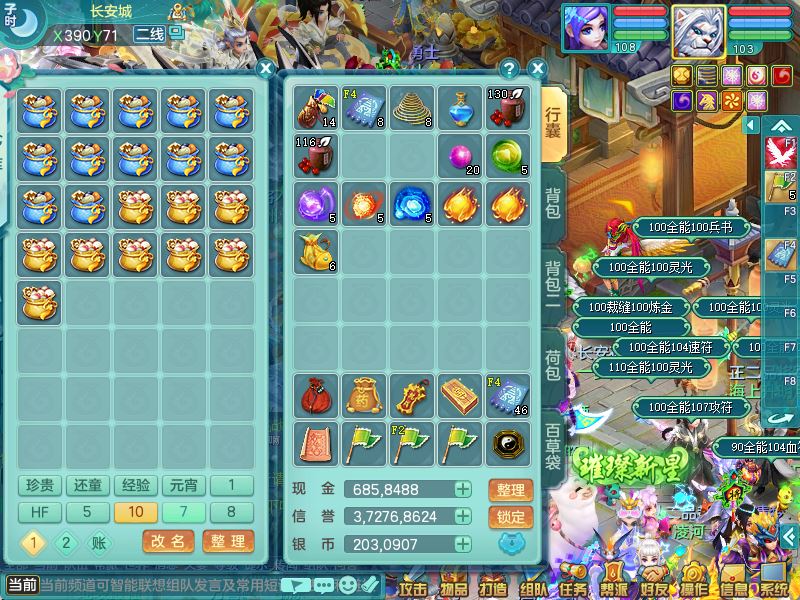Add funds with the plus beside 现金
800x600 pixels.
pyautogui.click(x=462, y=490)
